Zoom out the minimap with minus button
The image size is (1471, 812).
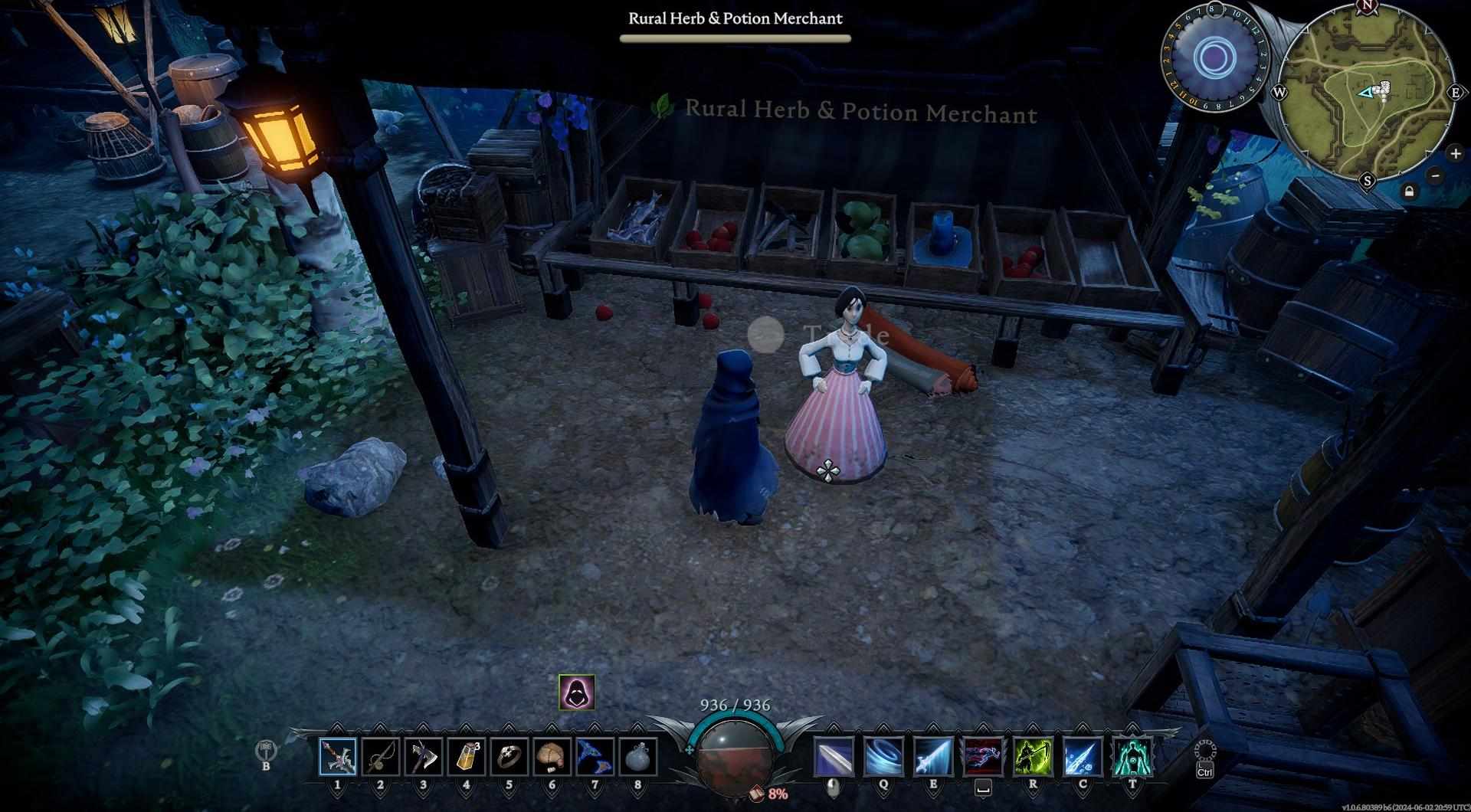tap(1436, 175)
